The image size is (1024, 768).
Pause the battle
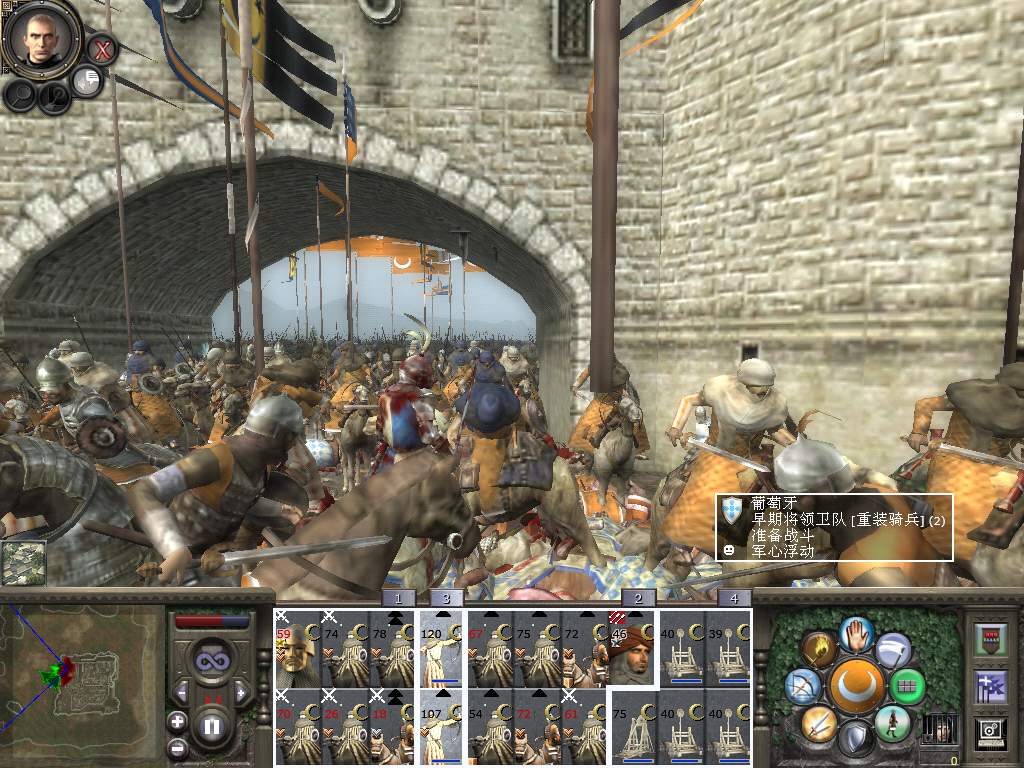click(211, 726)
